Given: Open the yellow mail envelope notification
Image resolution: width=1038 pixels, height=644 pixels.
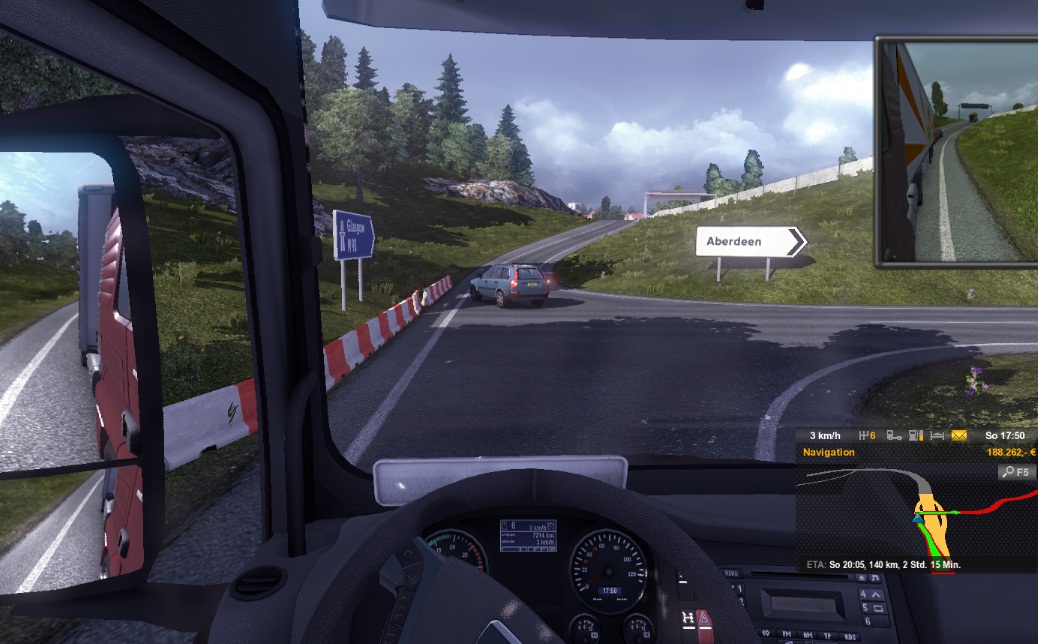Looking at the screenshot, I should (959, 436).
